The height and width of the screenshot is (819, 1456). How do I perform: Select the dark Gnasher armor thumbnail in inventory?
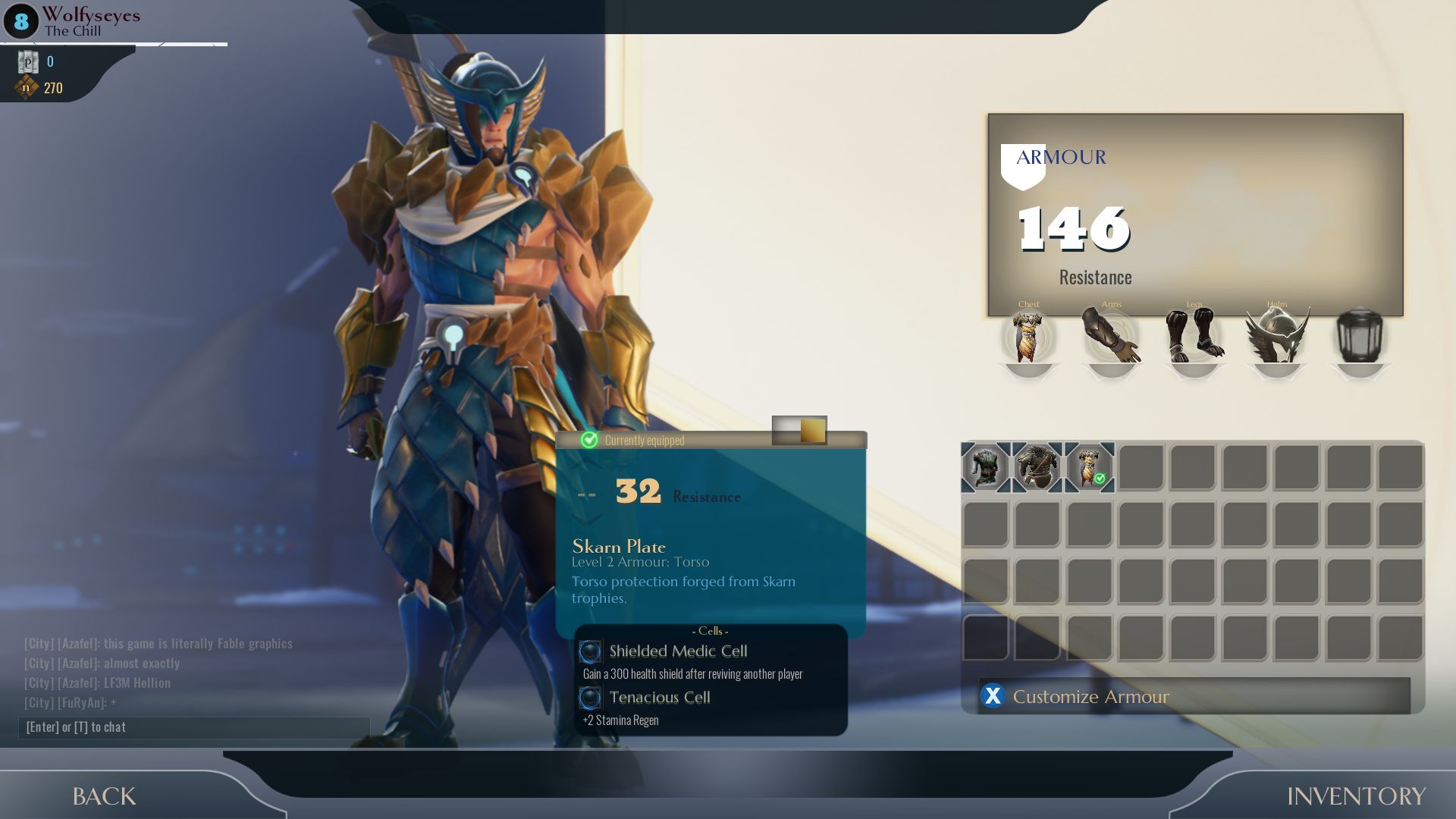(986, 467)
